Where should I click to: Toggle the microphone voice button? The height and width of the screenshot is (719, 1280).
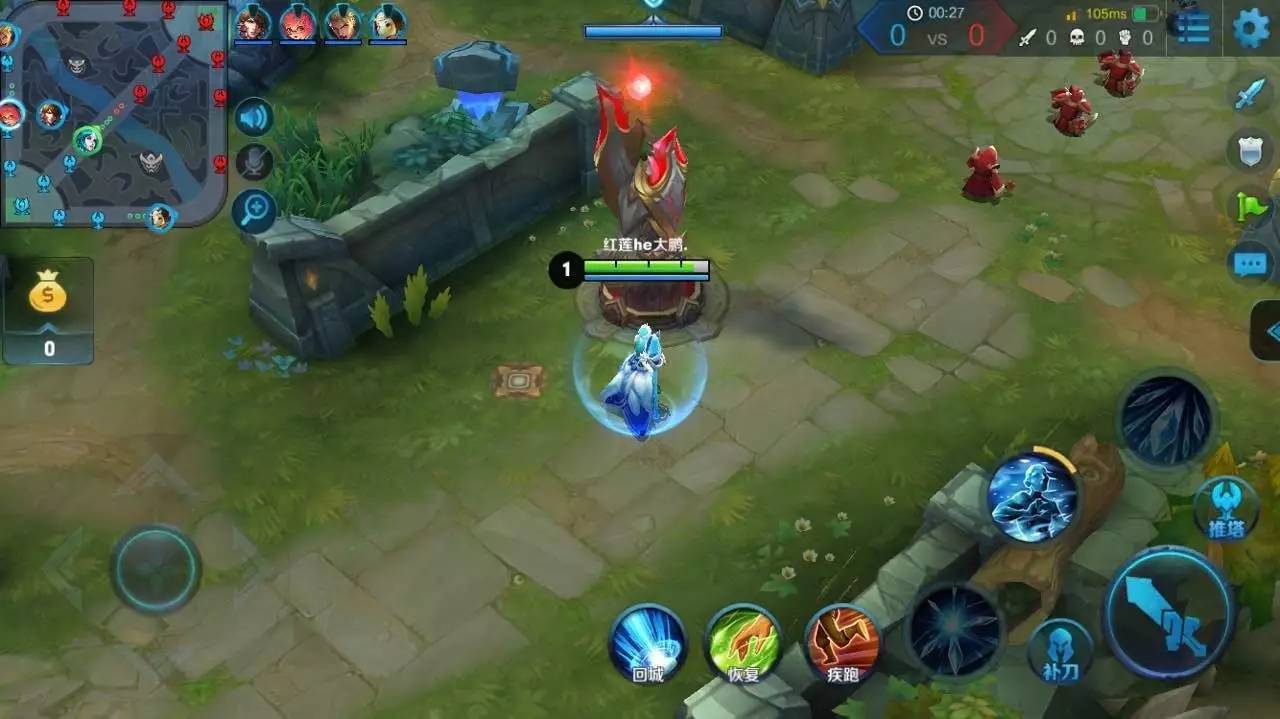point(255,162)
